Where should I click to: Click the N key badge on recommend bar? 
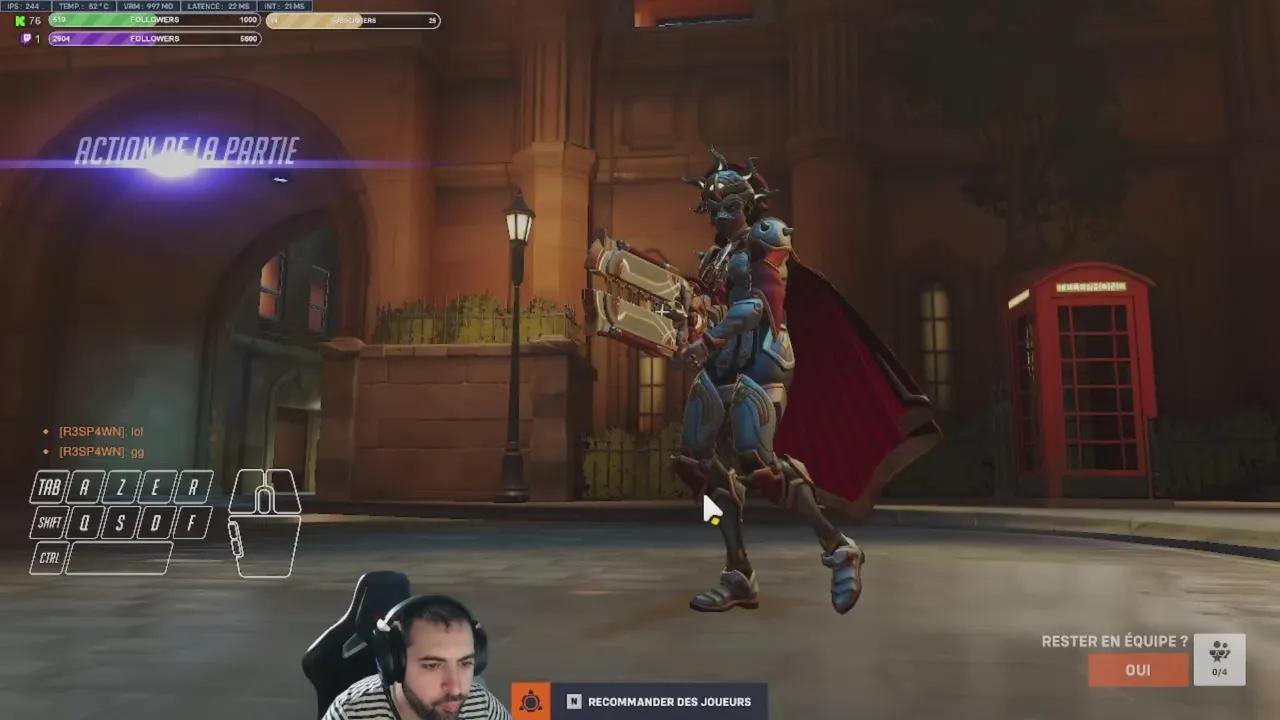(x=573, y=702)
